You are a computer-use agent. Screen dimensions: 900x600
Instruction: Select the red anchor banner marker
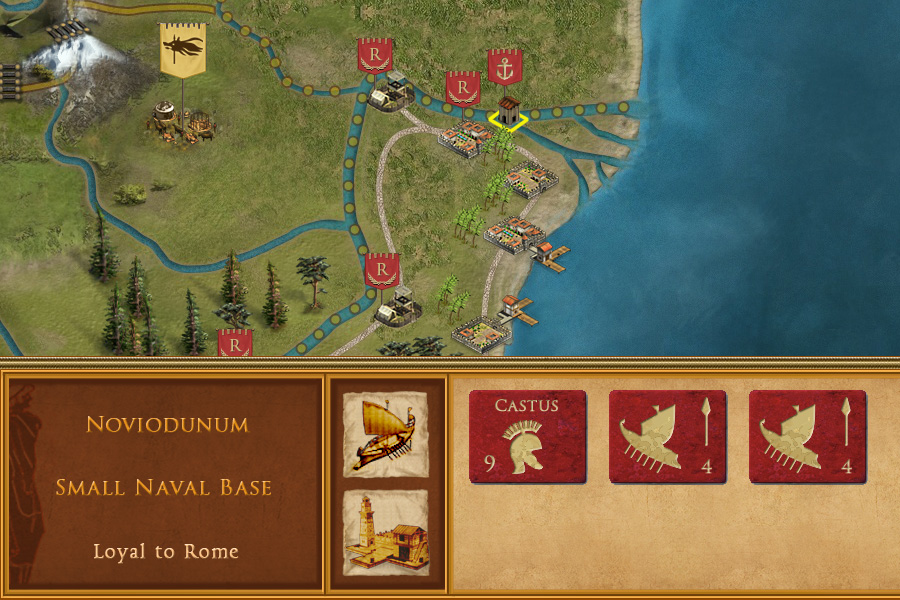pyautogui.click(x=505, y=68)
